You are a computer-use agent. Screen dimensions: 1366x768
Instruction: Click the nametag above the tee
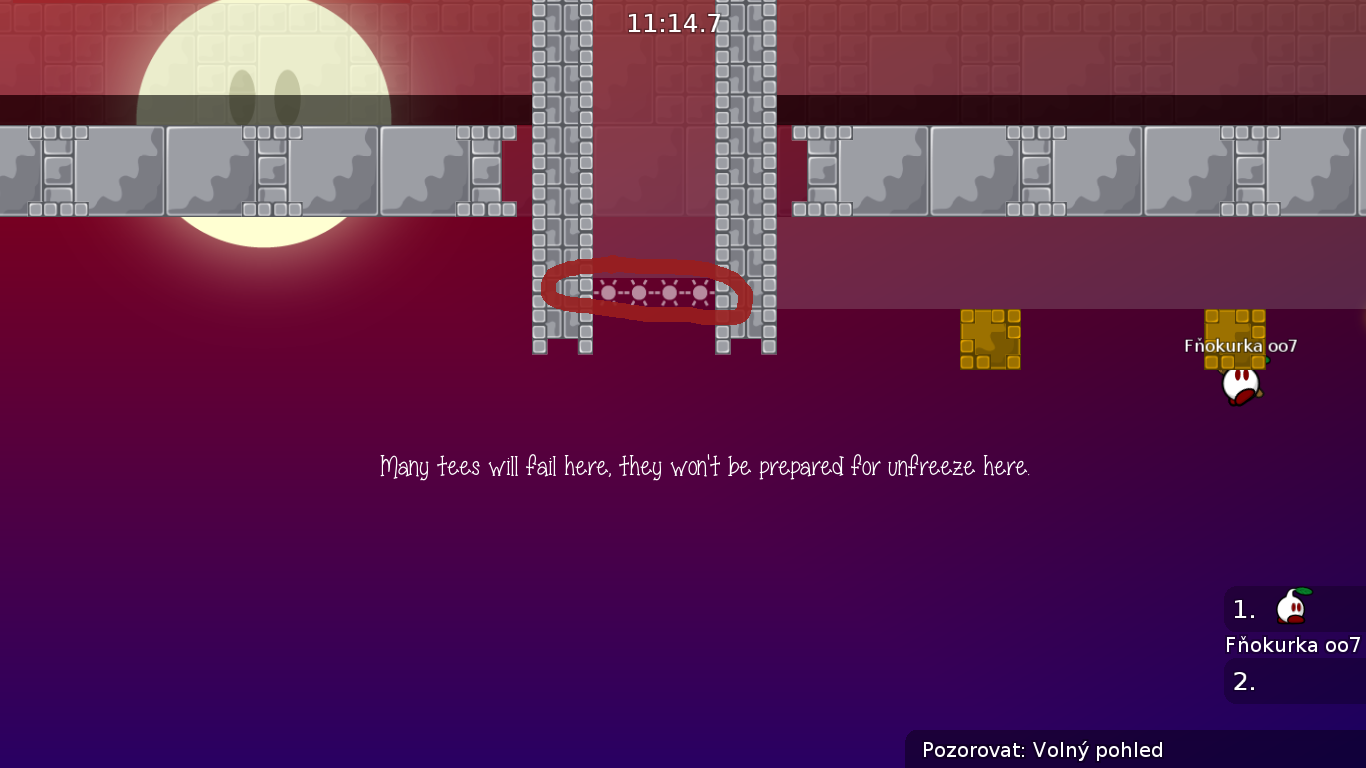point(1240,344)
